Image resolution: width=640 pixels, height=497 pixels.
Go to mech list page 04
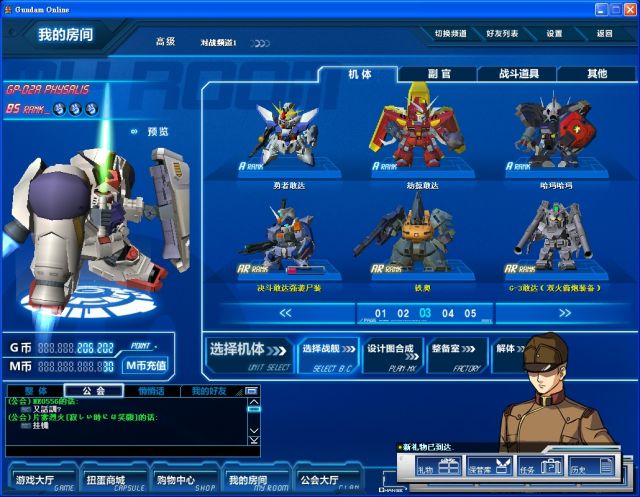tap(446, 313)
